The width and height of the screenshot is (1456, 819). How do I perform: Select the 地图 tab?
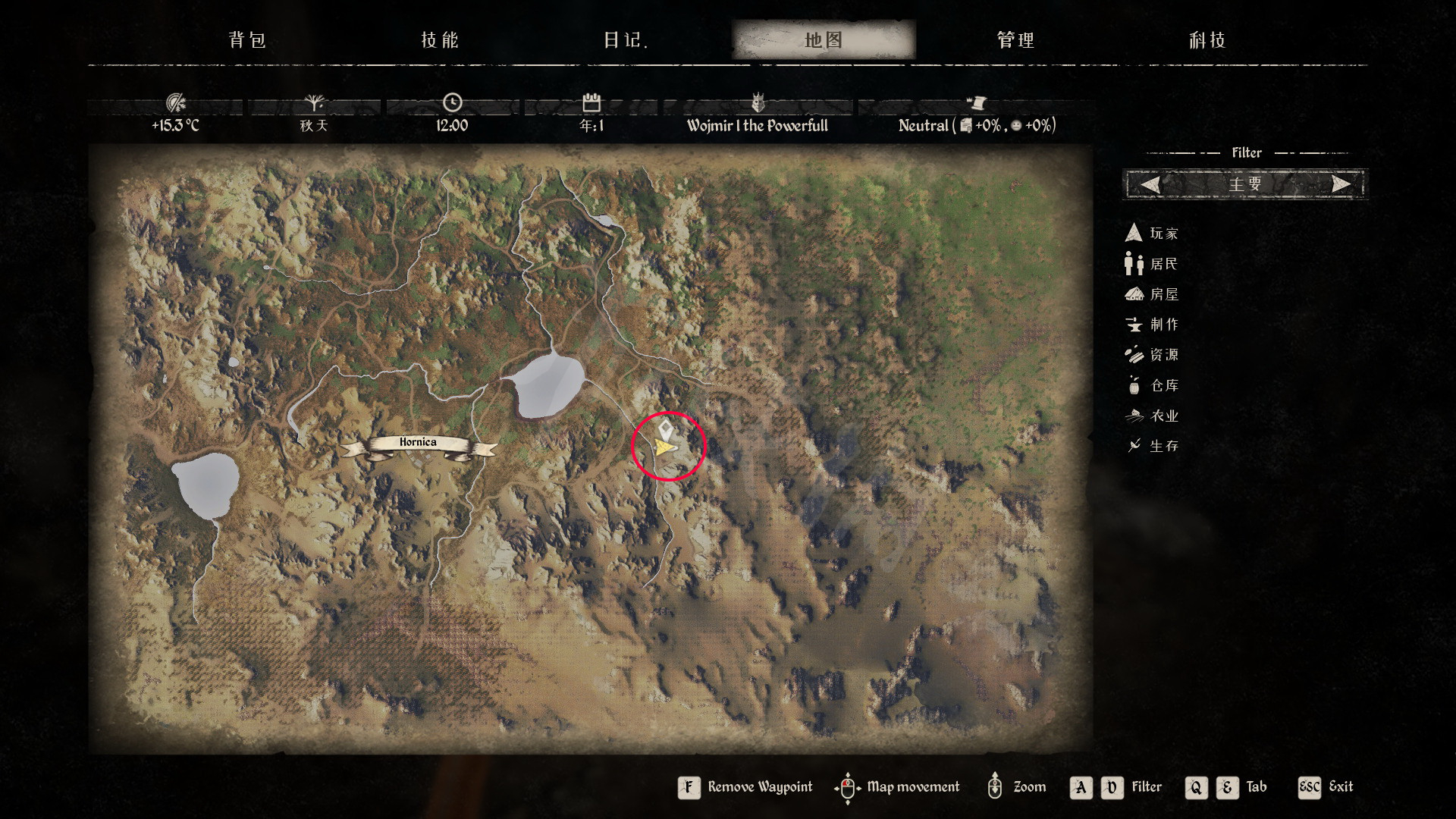(x=824, y=40)
